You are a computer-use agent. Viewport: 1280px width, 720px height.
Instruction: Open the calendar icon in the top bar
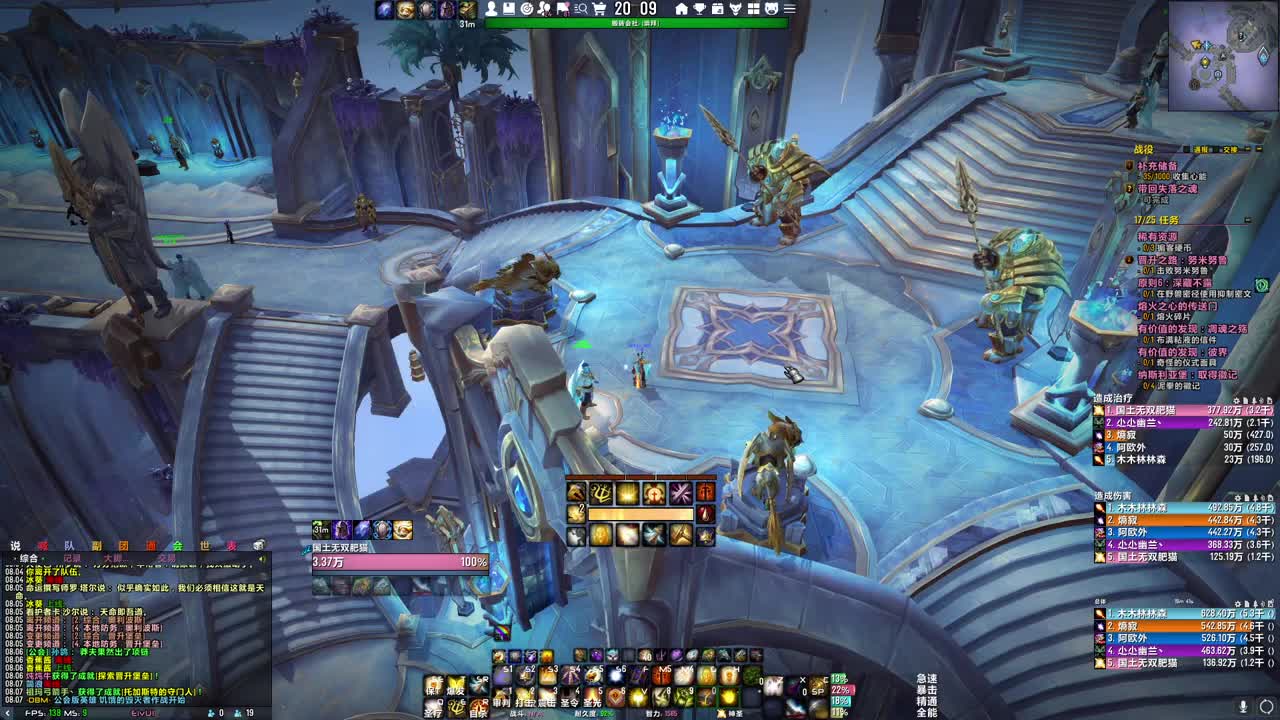pyautogui.click(x=717, y=8)
